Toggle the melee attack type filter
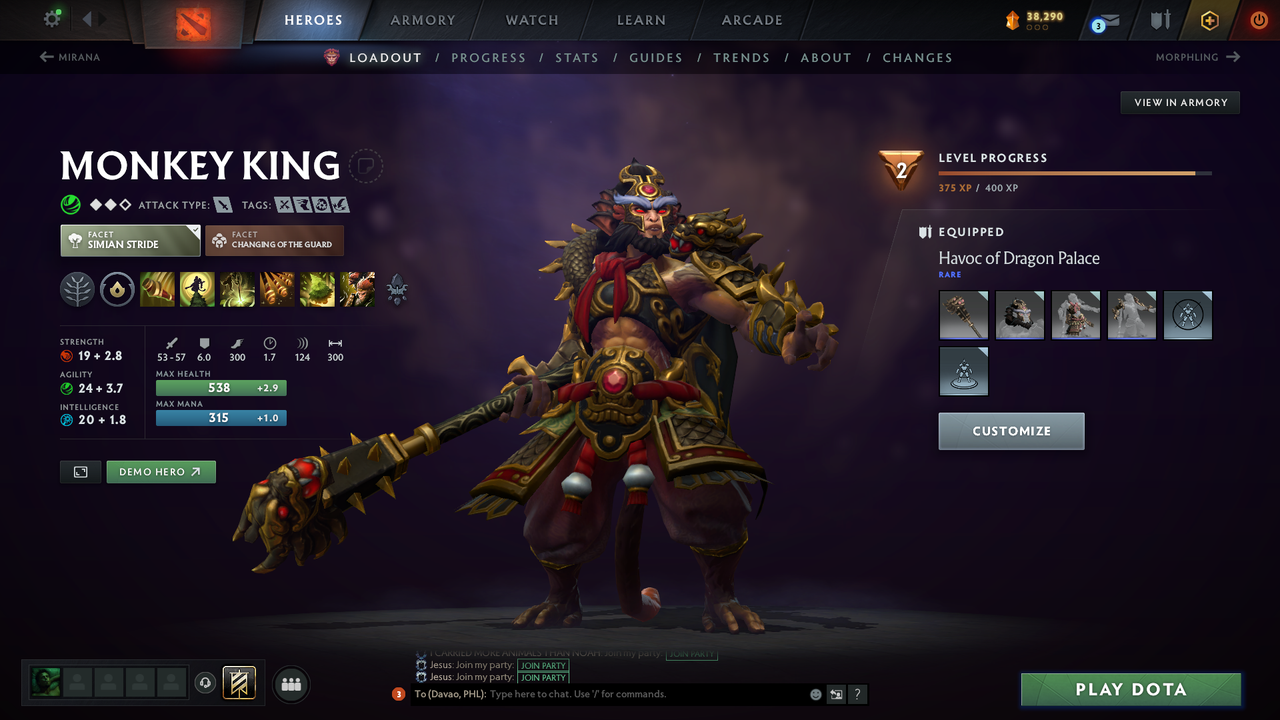1280x720 pixels. [x=221, y=204]
